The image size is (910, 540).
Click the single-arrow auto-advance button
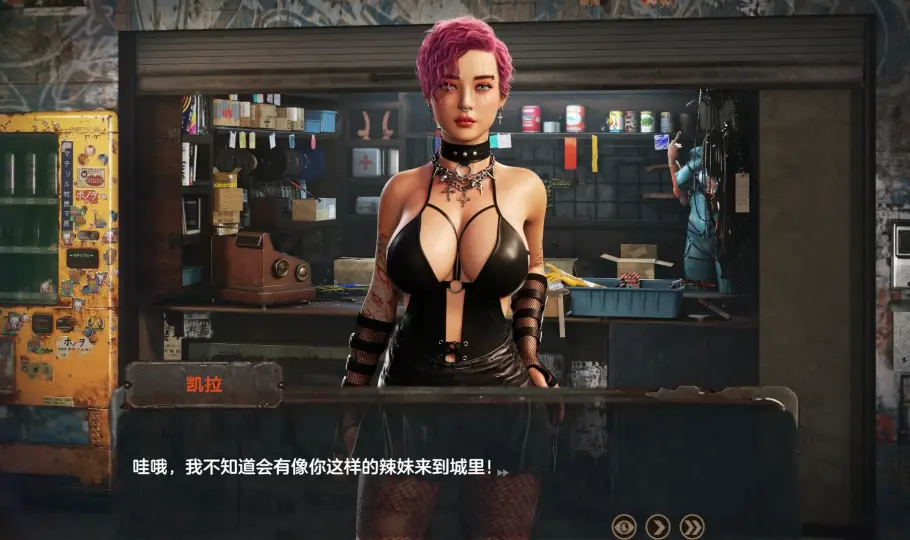658,526
